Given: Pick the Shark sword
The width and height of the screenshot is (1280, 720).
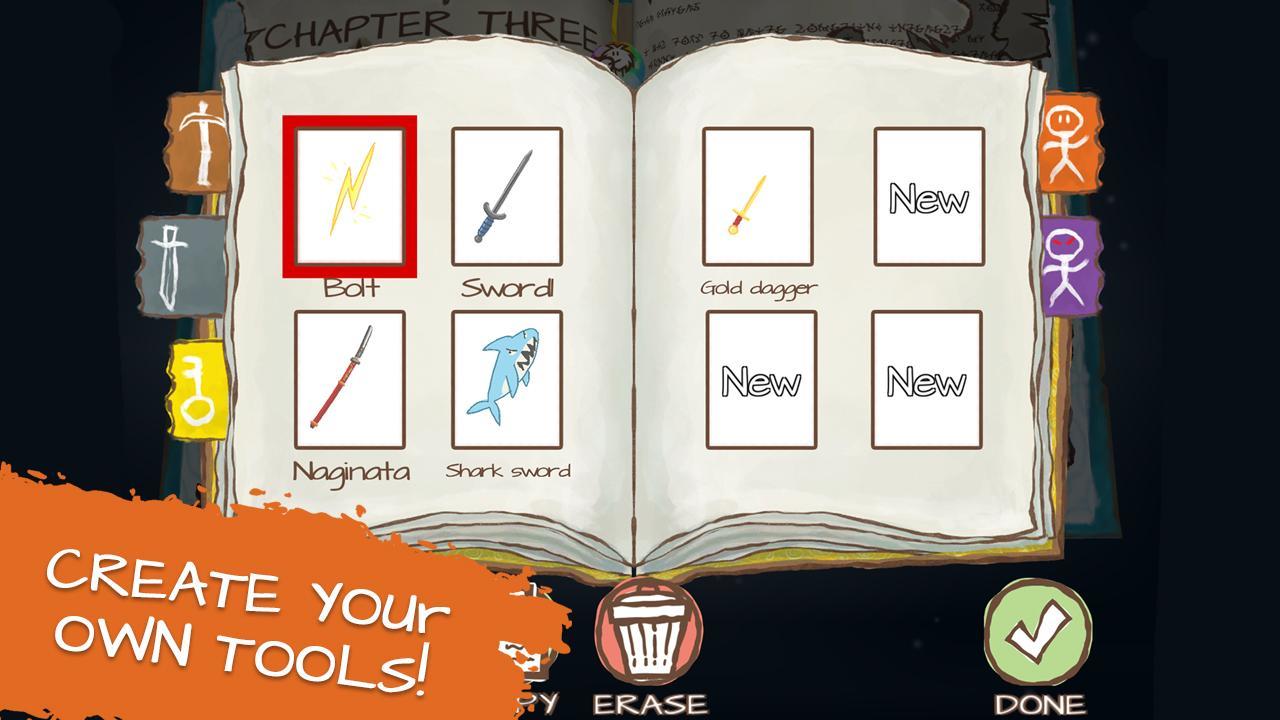Looking at the screenshot, I should coord(506,380).
